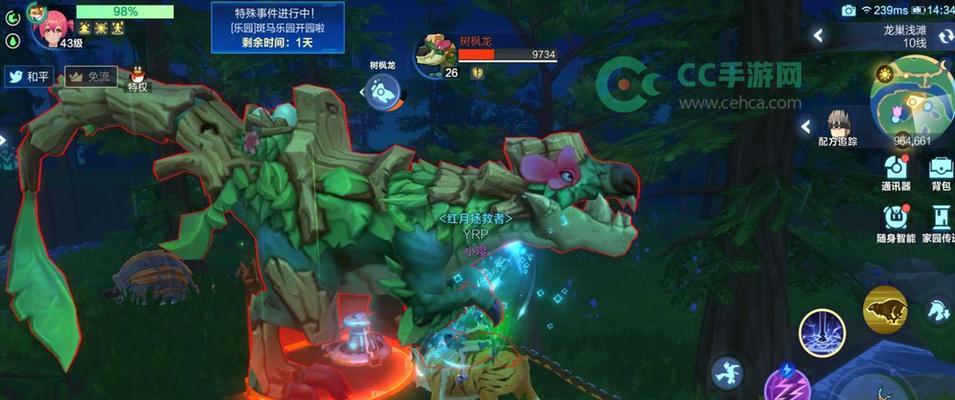Open the 背包 backpack
The width and height of the screenshot is (955, 400).
(x=940, y=172)
